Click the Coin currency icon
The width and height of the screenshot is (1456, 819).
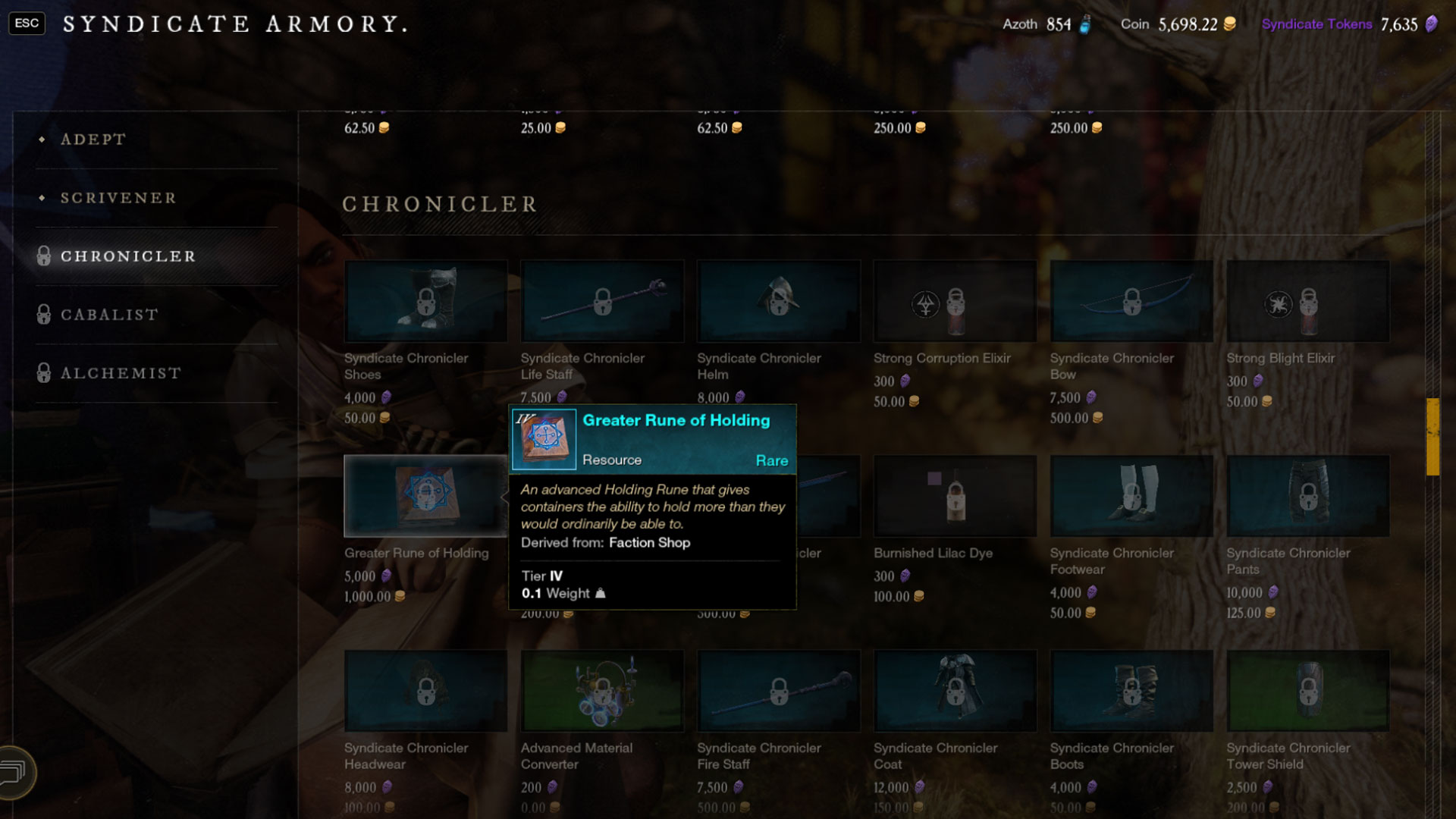(1228, 24)
